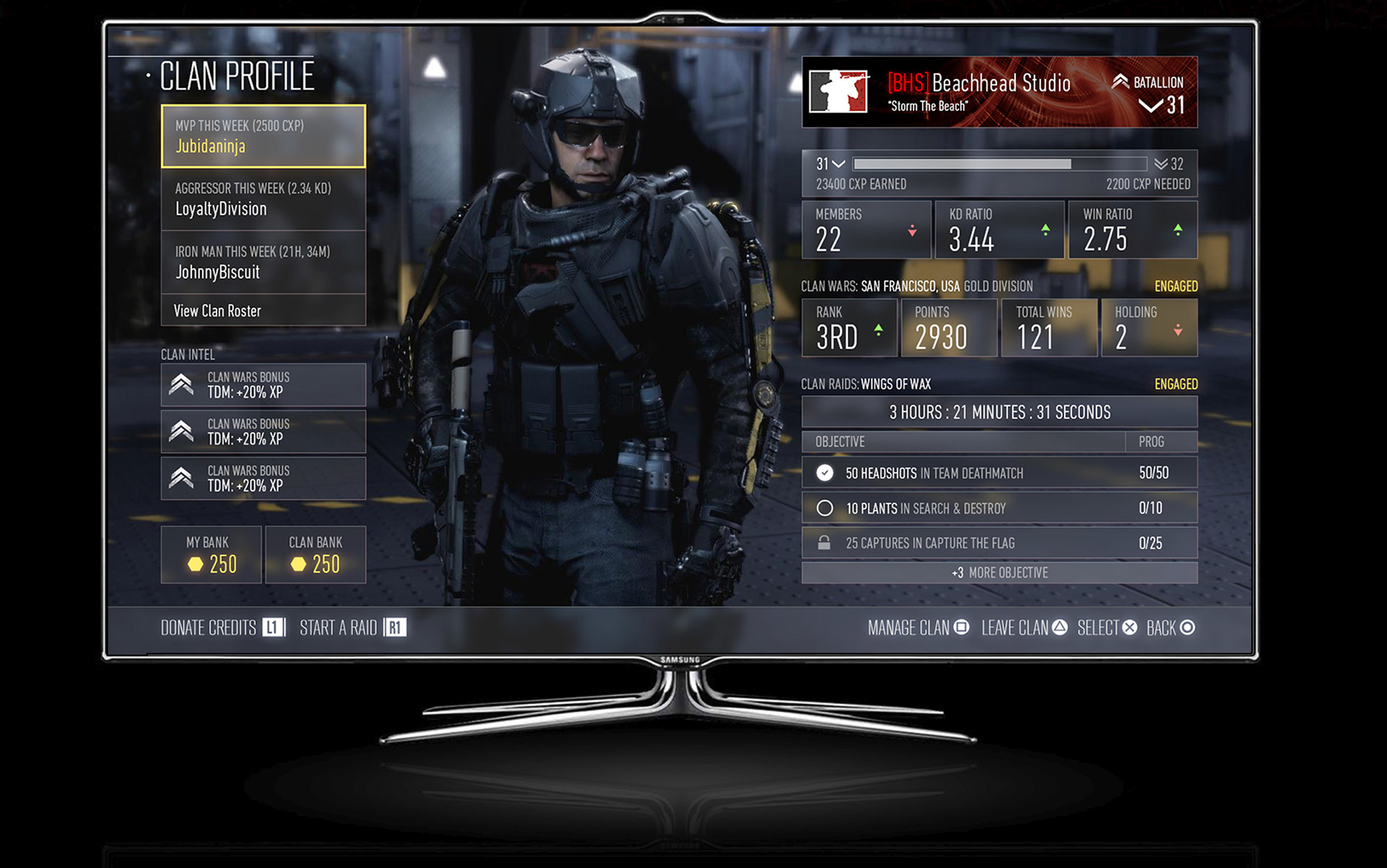Viewport: 1387px width, 868px height.
Task: Select the Members stat tile
Action: click(x=866, y=230)
